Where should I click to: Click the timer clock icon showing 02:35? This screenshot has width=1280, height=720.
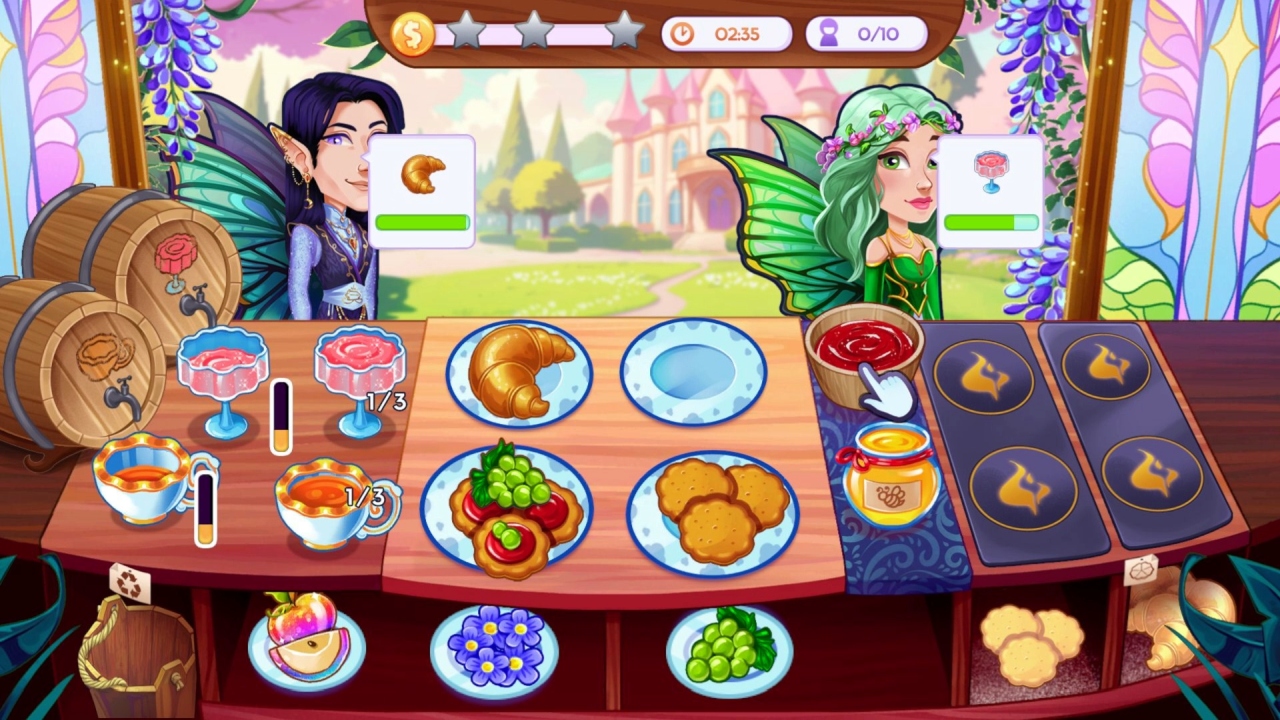pyautogui.click(x=684, y=33)
